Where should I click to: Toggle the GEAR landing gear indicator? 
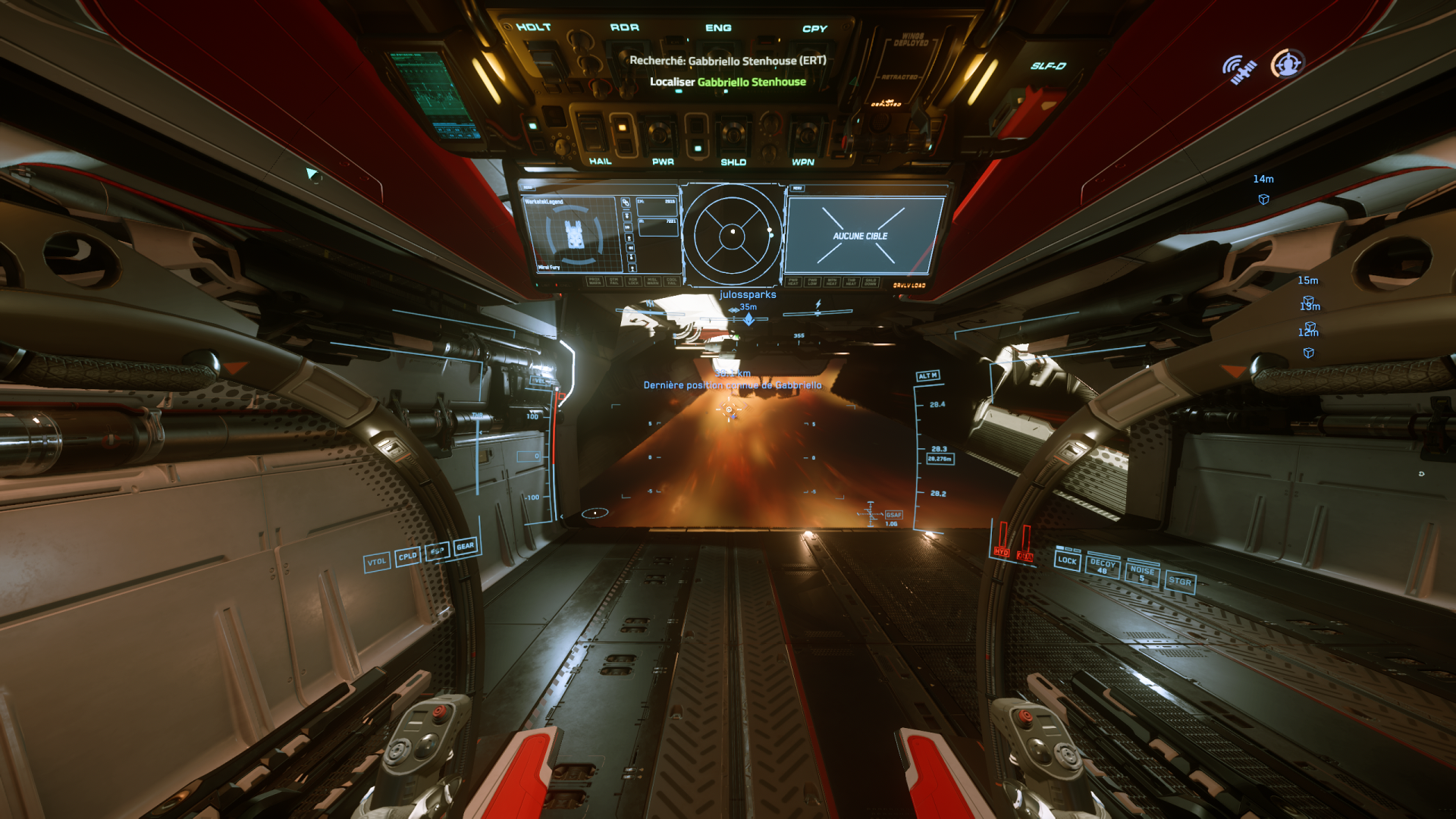(x=466, y=546)
